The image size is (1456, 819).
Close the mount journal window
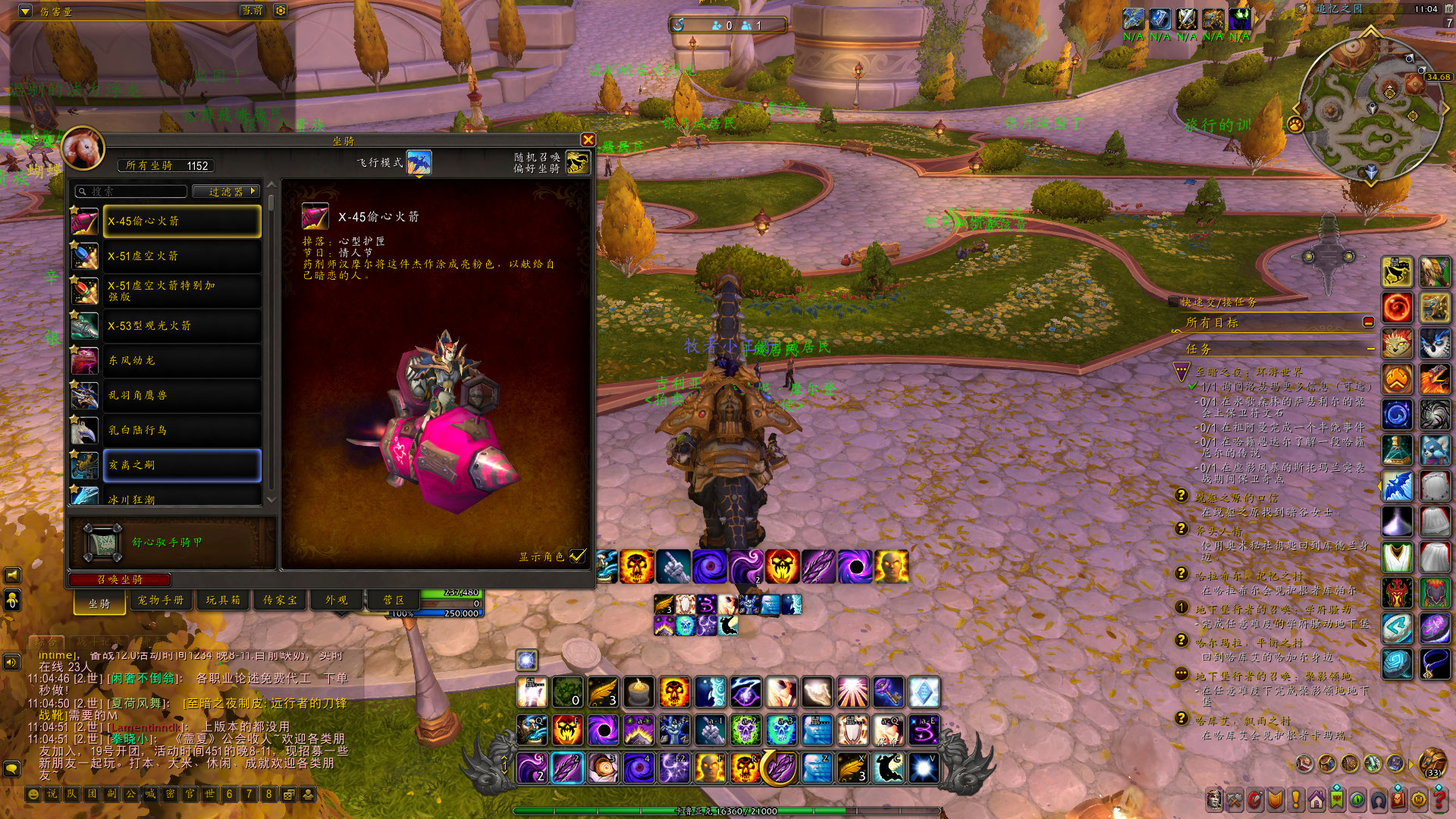(x=588, y=140)
